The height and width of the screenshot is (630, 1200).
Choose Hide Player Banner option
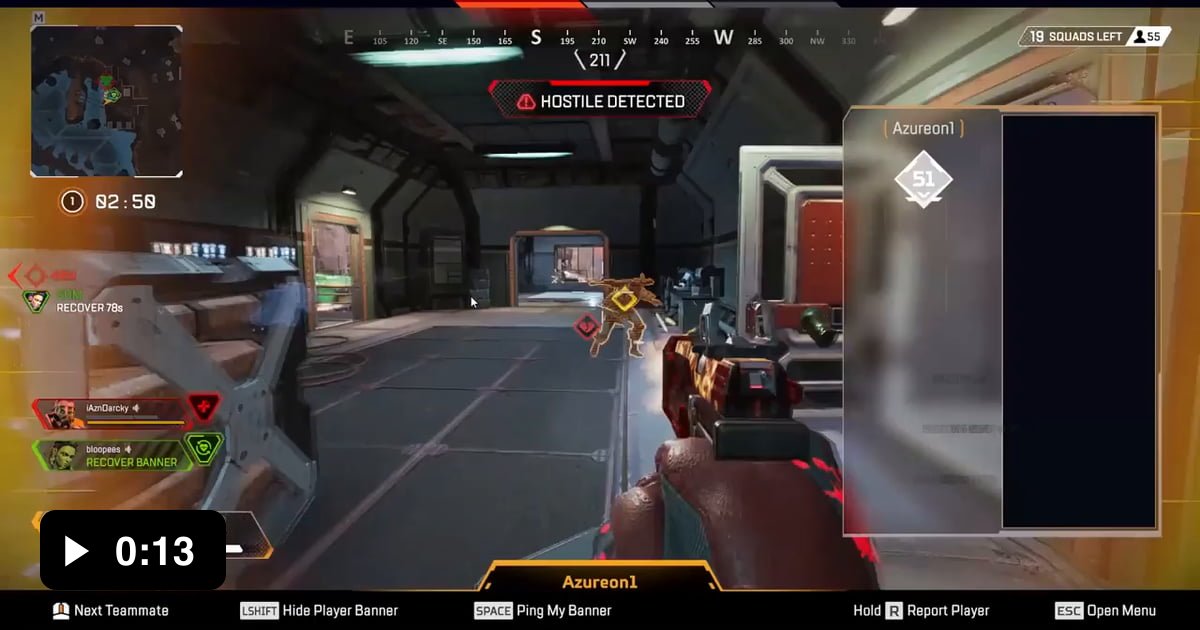[x=319, y=610]
